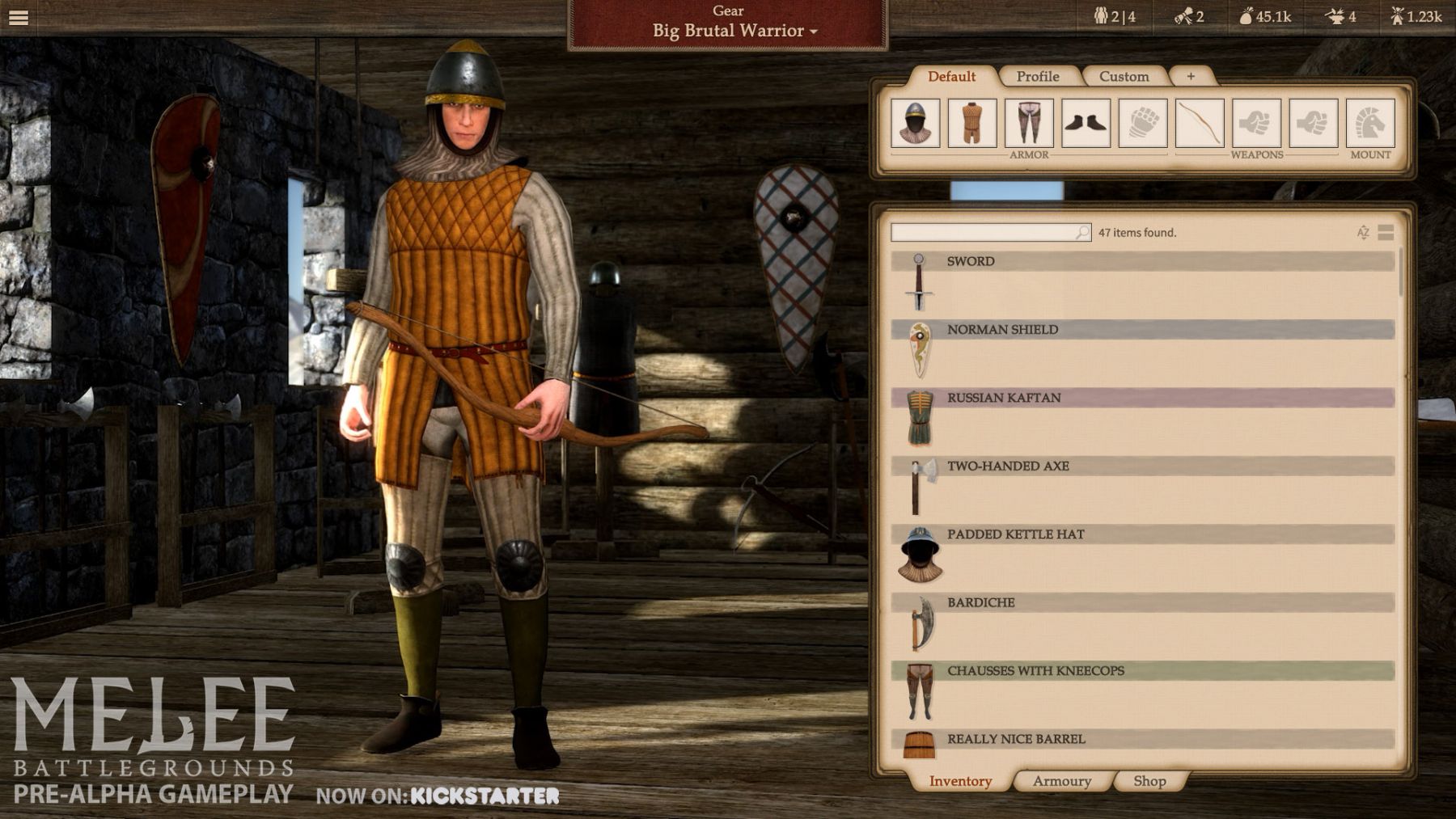The height and width of the screenshot is (819, 1456).
Task: Switch to the Custom loadout tab
Action: [1124, 77]
